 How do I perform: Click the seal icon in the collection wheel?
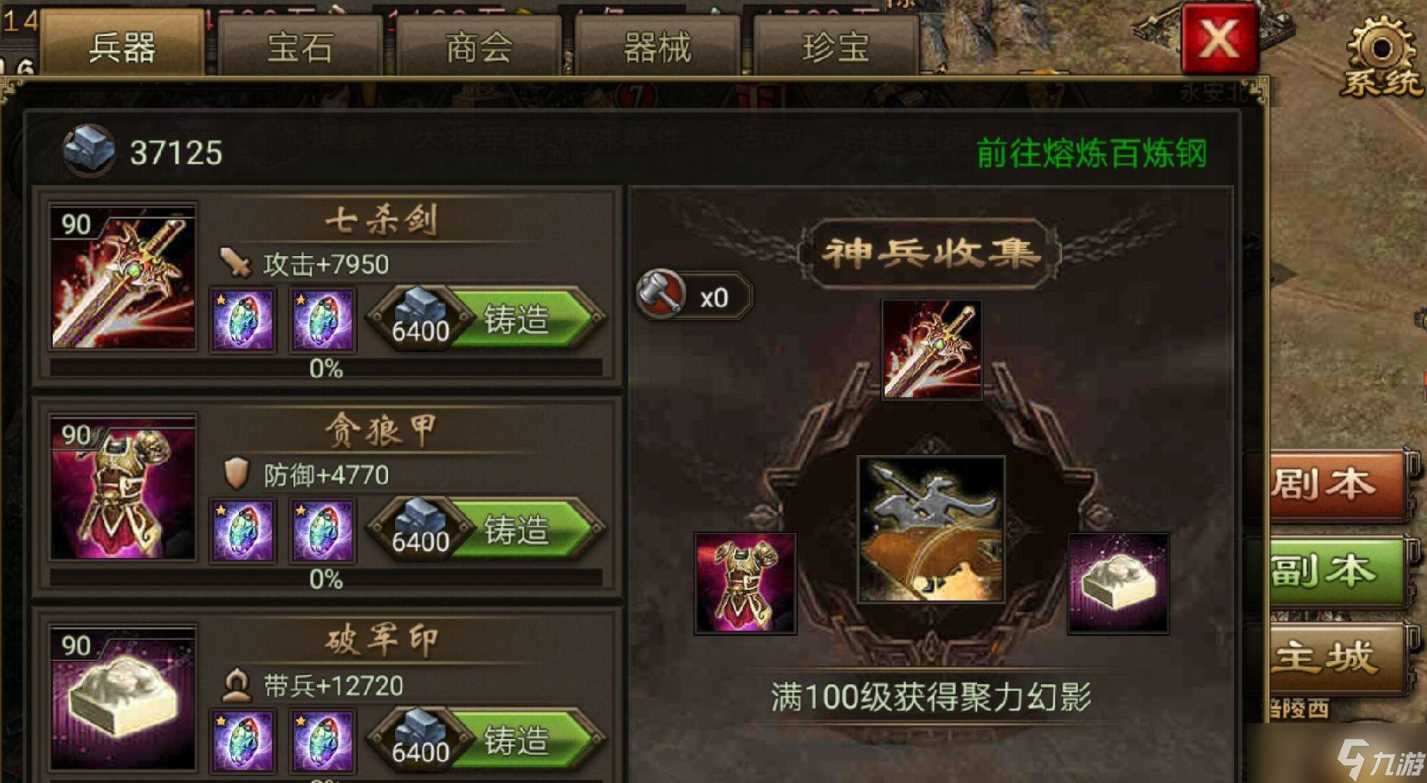[x=1117, y=585]
